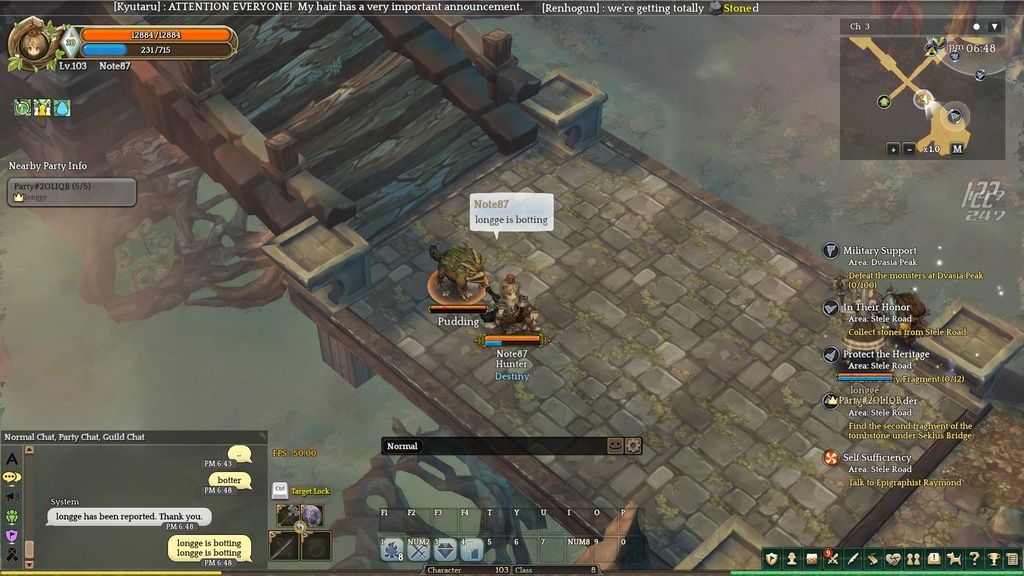Open the channel dropdown arrow above the minimap
The height and width of the screenshot is (576, 1024).
993,26
